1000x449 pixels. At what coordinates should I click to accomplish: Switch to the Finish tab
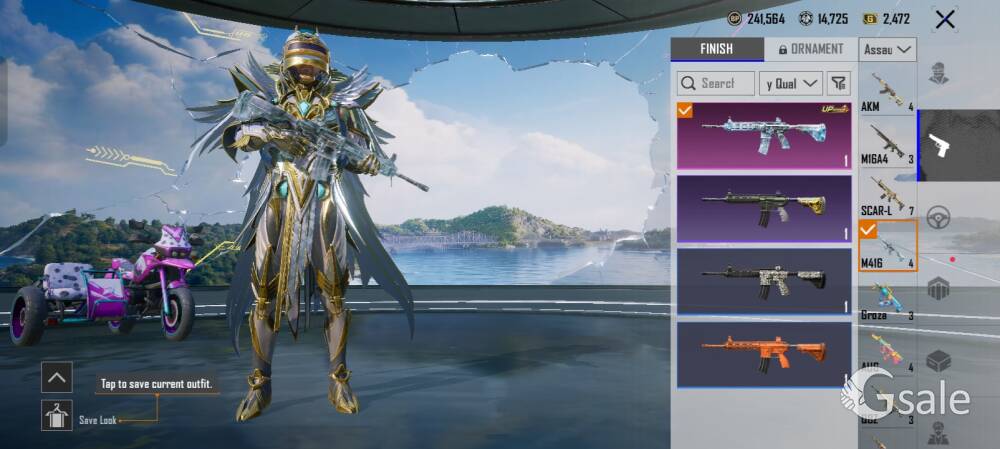tap(716, 49)
